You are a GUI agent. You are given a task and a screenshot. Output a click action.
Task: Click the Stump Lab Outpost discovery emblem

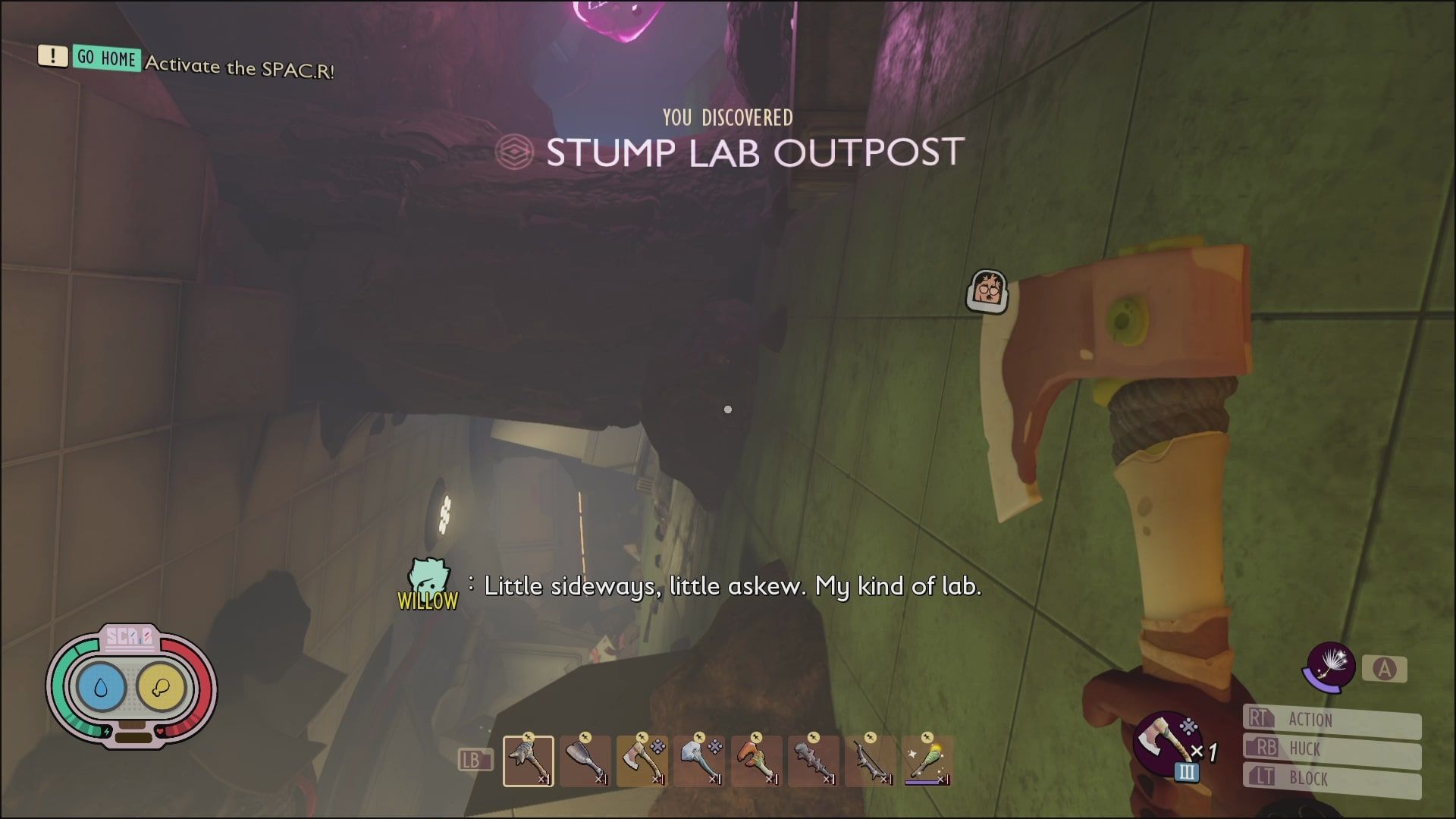pyautogui.click(x=516, y=152)
